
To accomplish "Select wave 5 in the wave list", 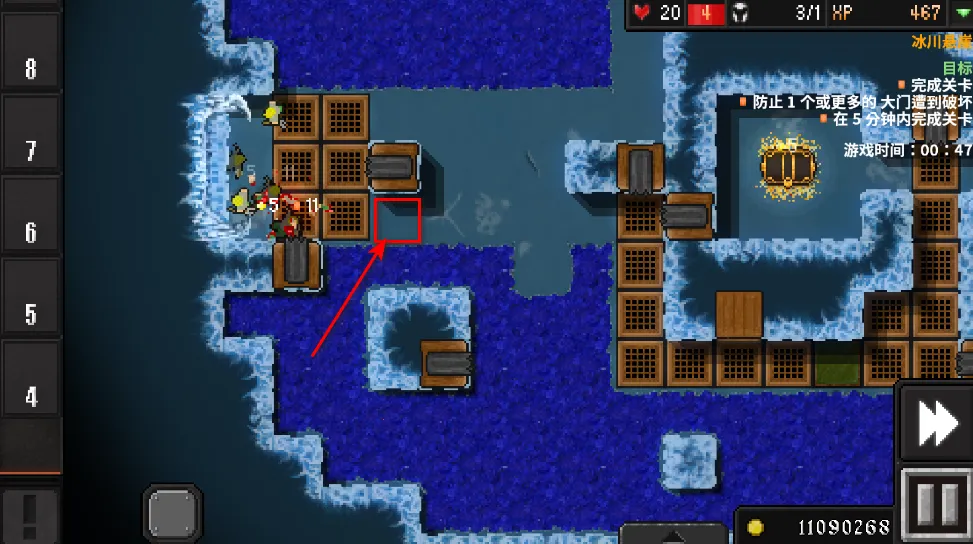I will pos(30,314).
